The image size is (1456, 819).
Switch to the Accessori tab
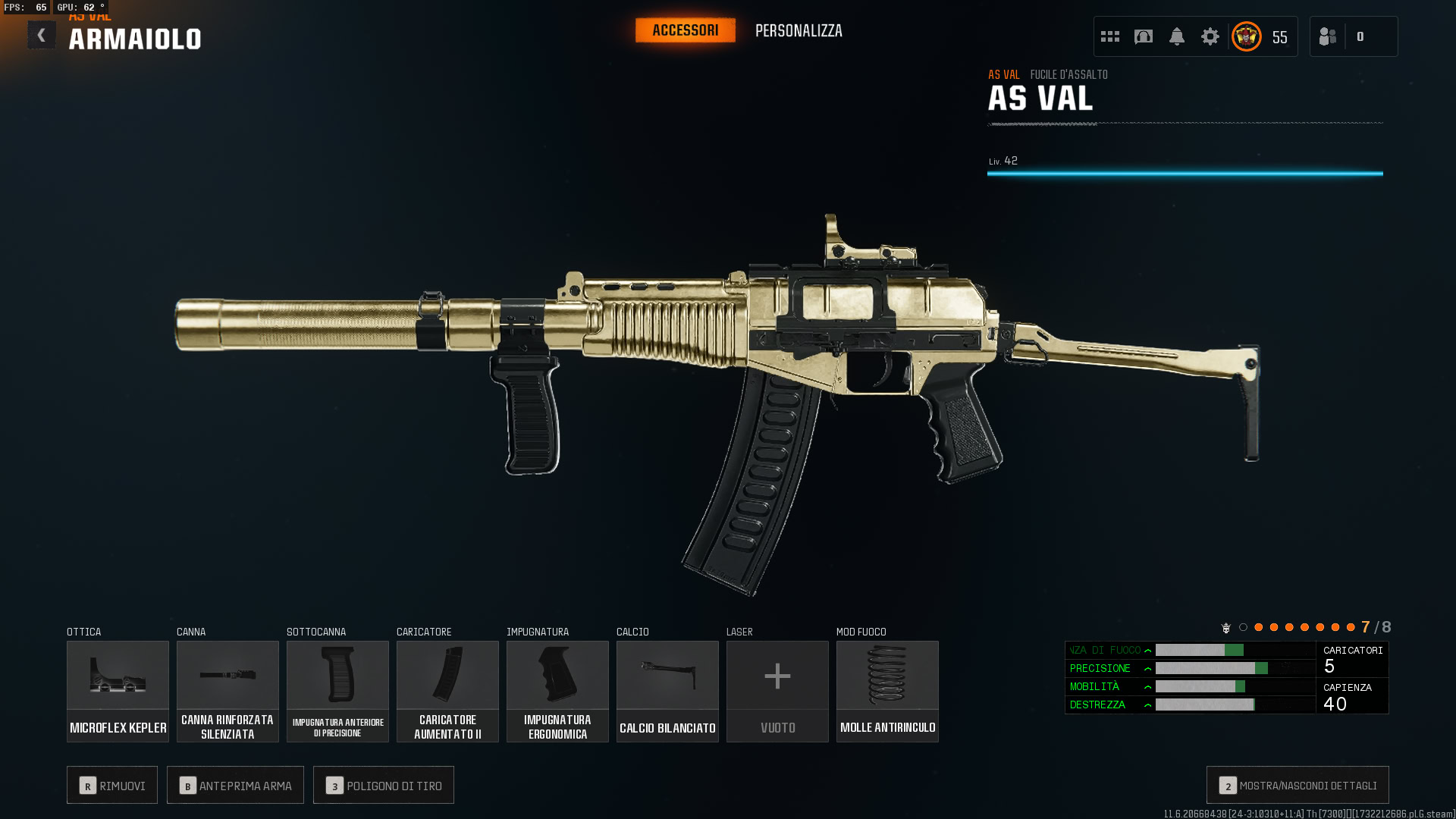pos(685,30)
